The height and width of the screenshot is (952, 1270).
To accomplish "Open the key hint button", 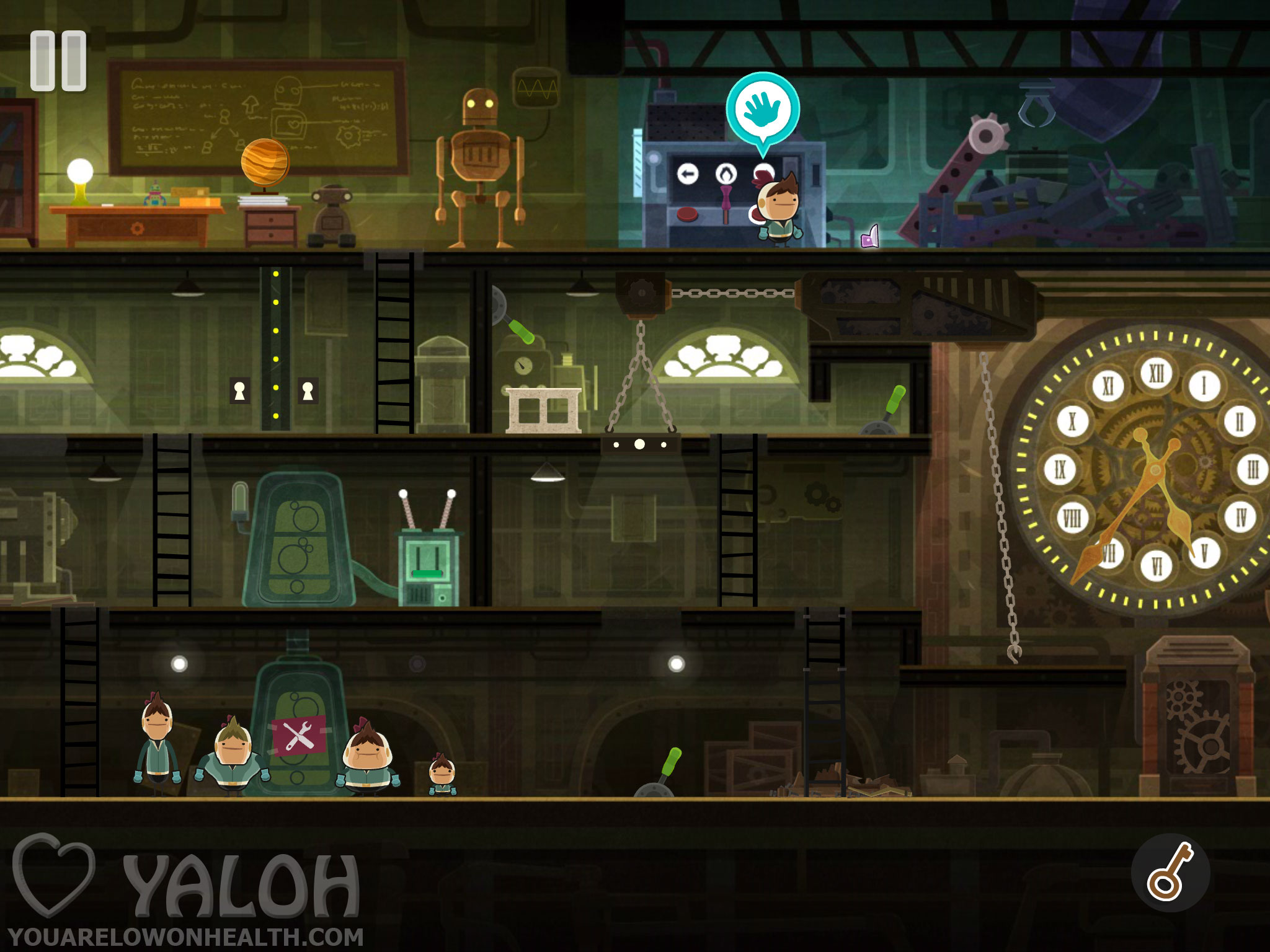I will [x=1170, y=873].
